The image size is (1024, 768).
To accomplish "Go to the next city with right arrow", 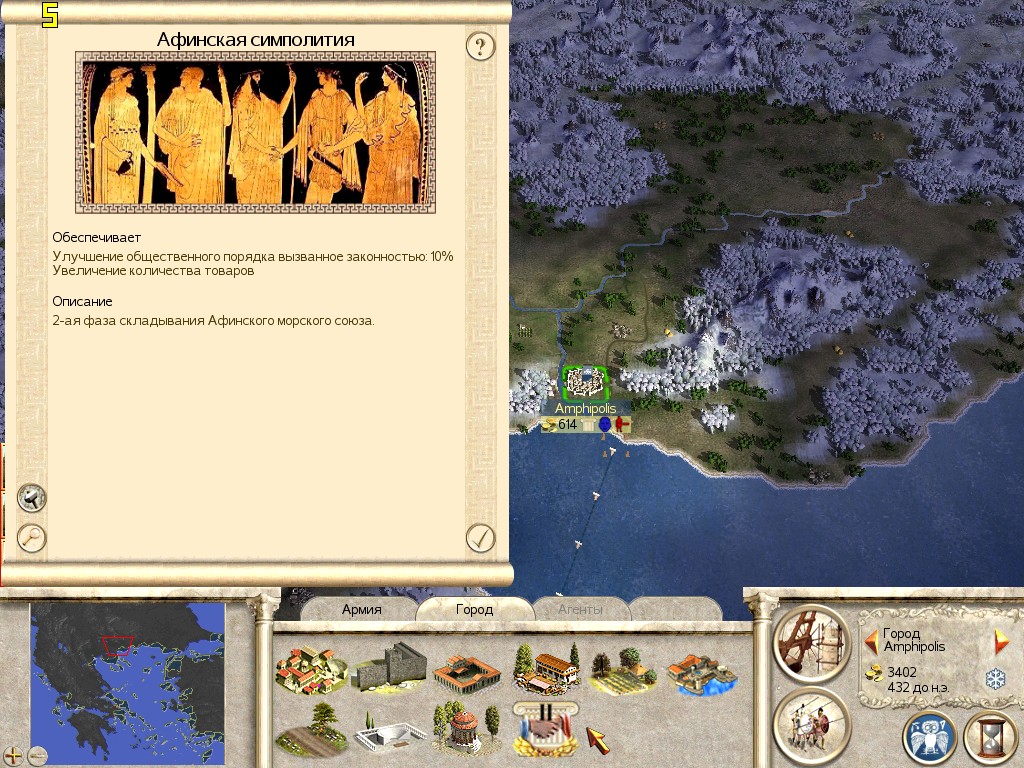I will pyautogui.click(x=1001, y=641).
